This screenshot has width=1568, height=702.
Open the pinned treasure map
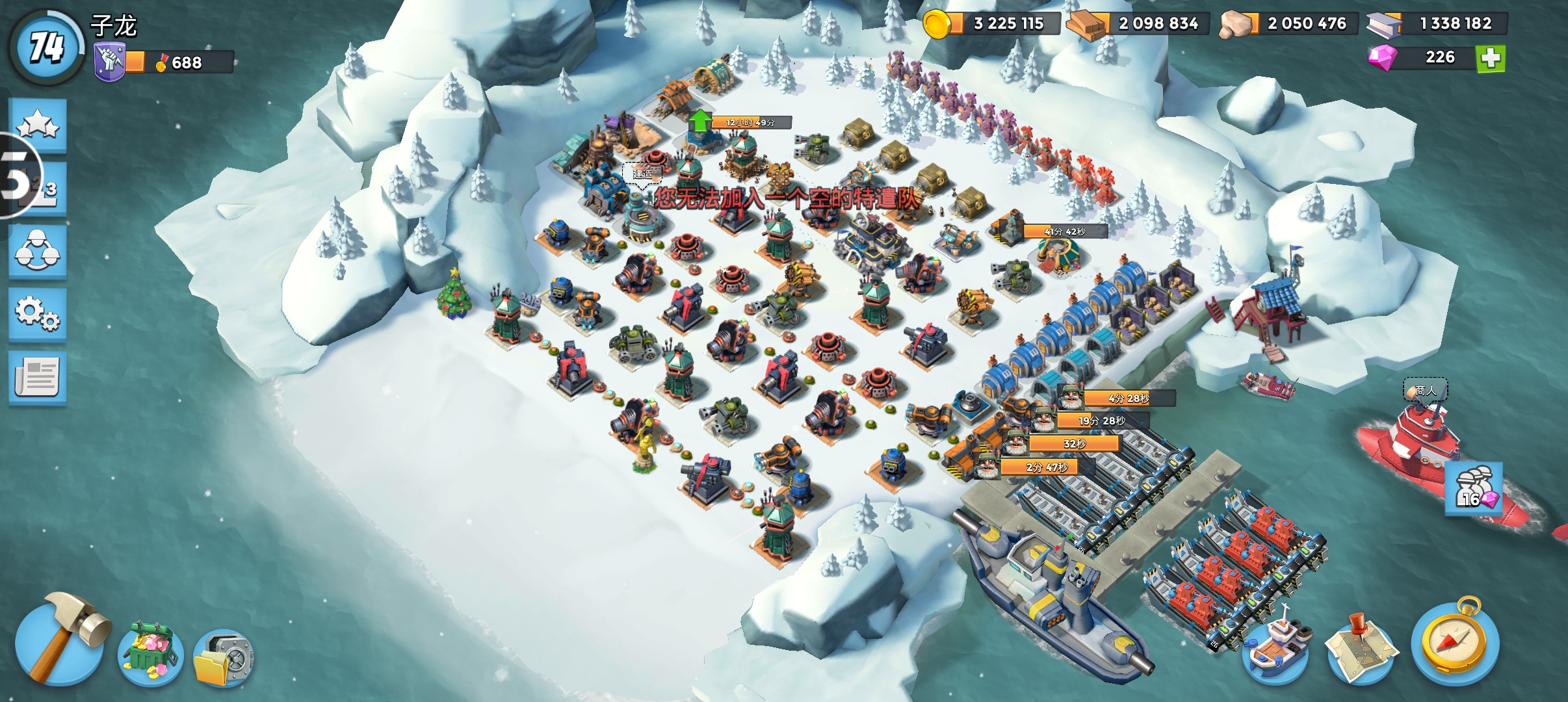[x=1360, y=651]
